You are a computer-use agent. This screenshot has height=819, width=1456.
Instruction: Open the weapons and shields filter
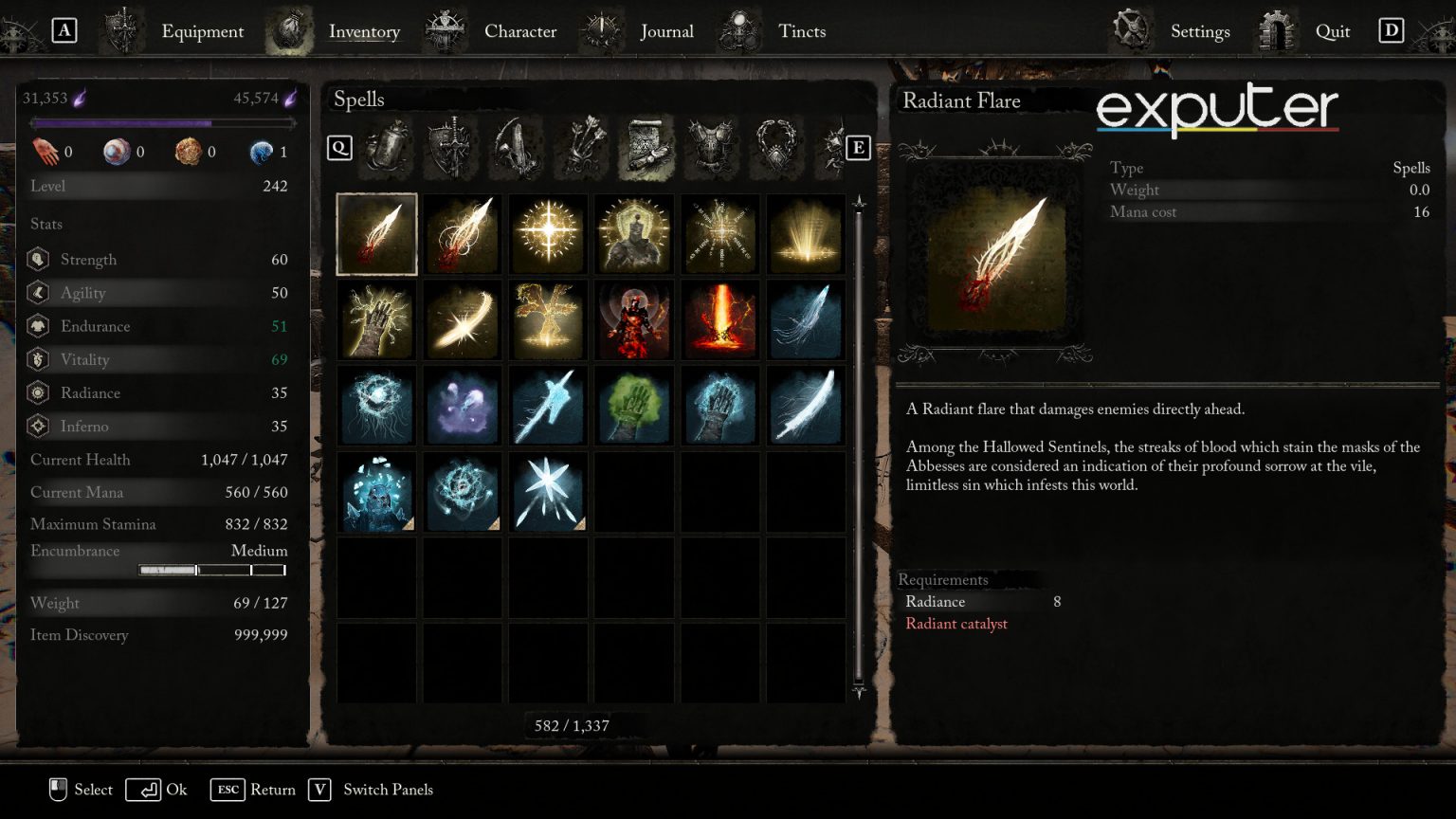tap(452, 148)
